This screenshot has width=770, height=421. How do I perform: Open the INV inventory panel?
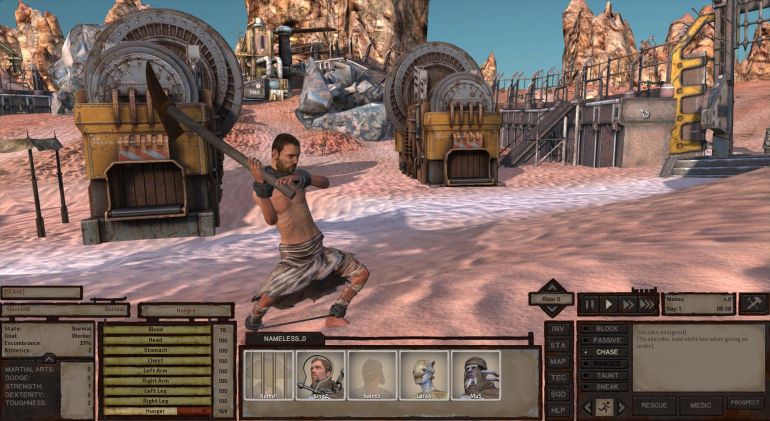pyautogui.click(x=558, y=329)
